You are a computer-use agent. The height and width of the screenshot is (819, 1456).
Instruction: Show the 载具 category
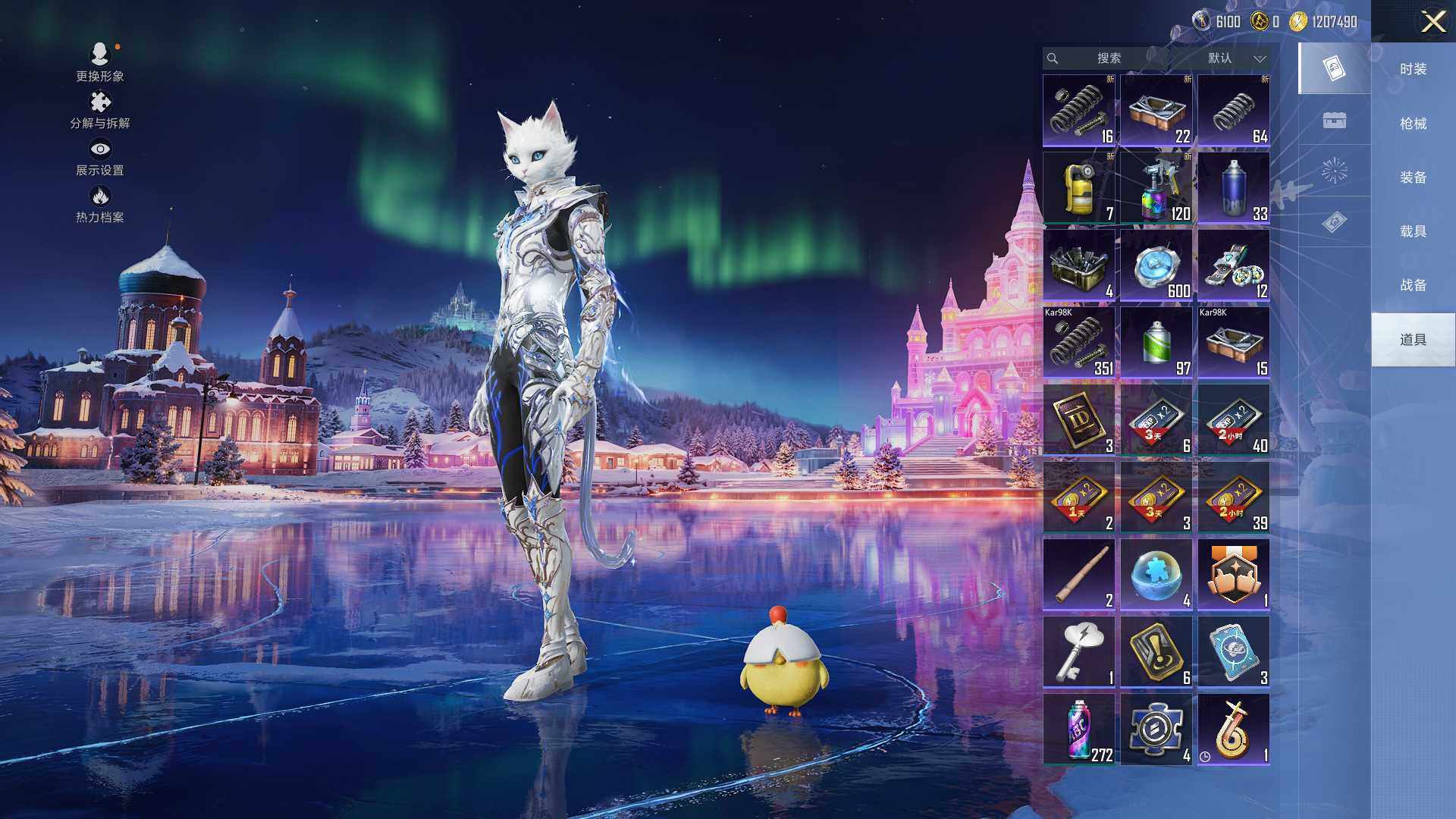point(1413,231)
